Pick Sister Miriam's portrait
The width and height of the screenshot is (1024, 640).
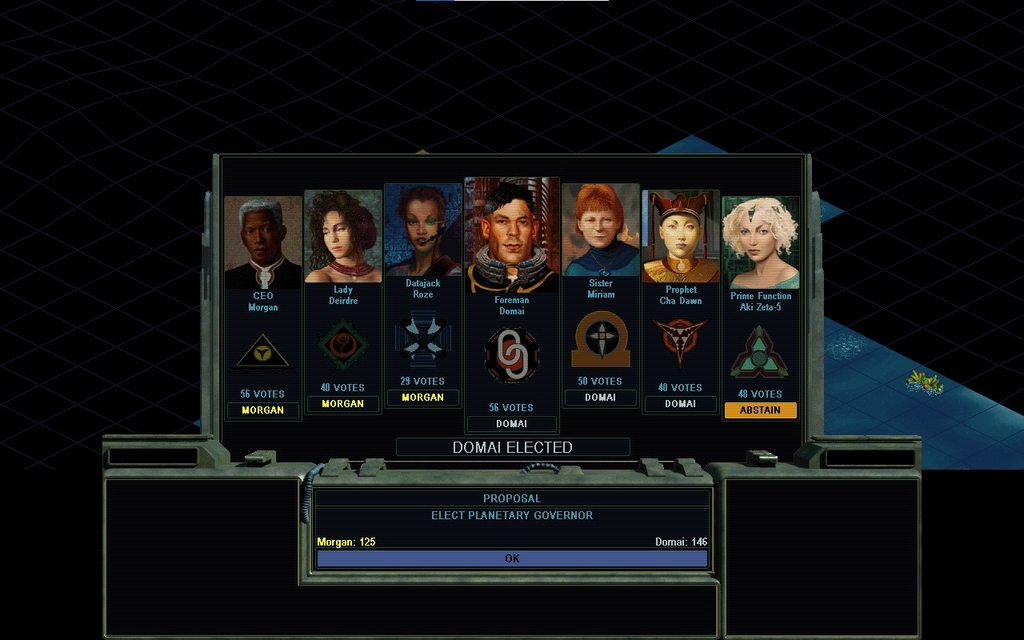click(600, 230)
